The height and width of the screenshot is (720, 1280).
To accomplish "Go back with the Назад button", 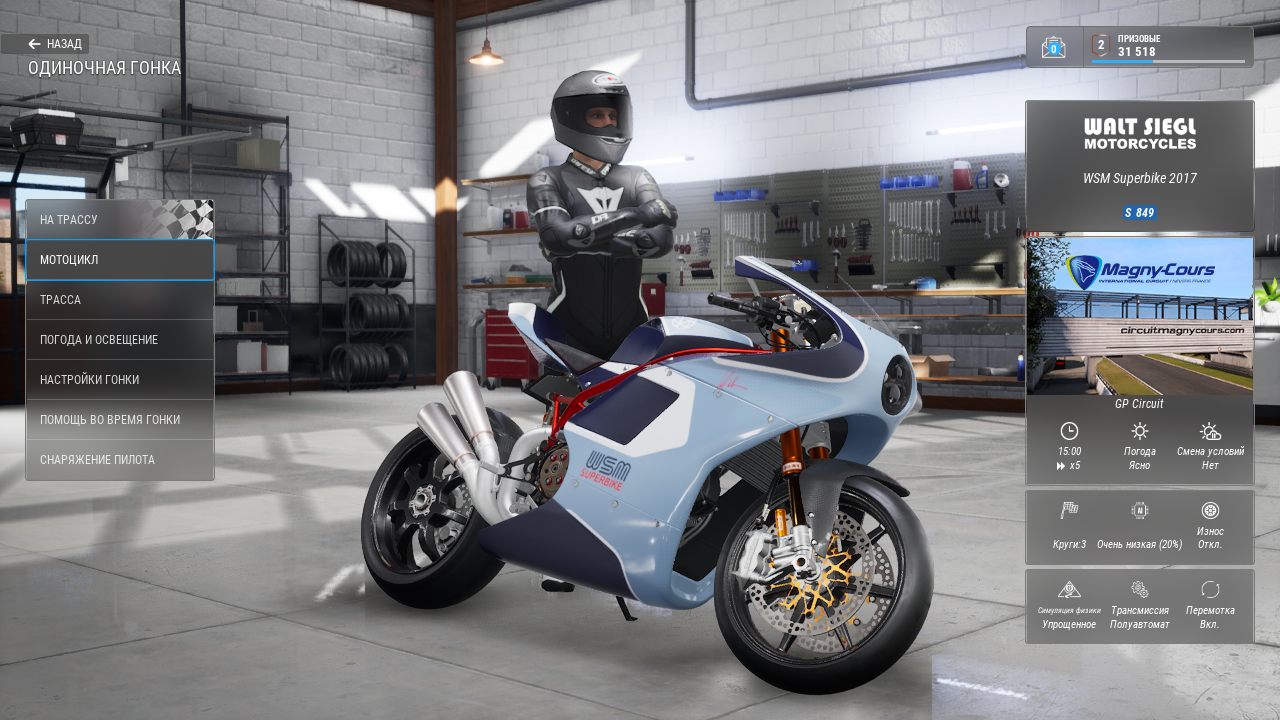I will pyautogui.click(x=56, y=44).
